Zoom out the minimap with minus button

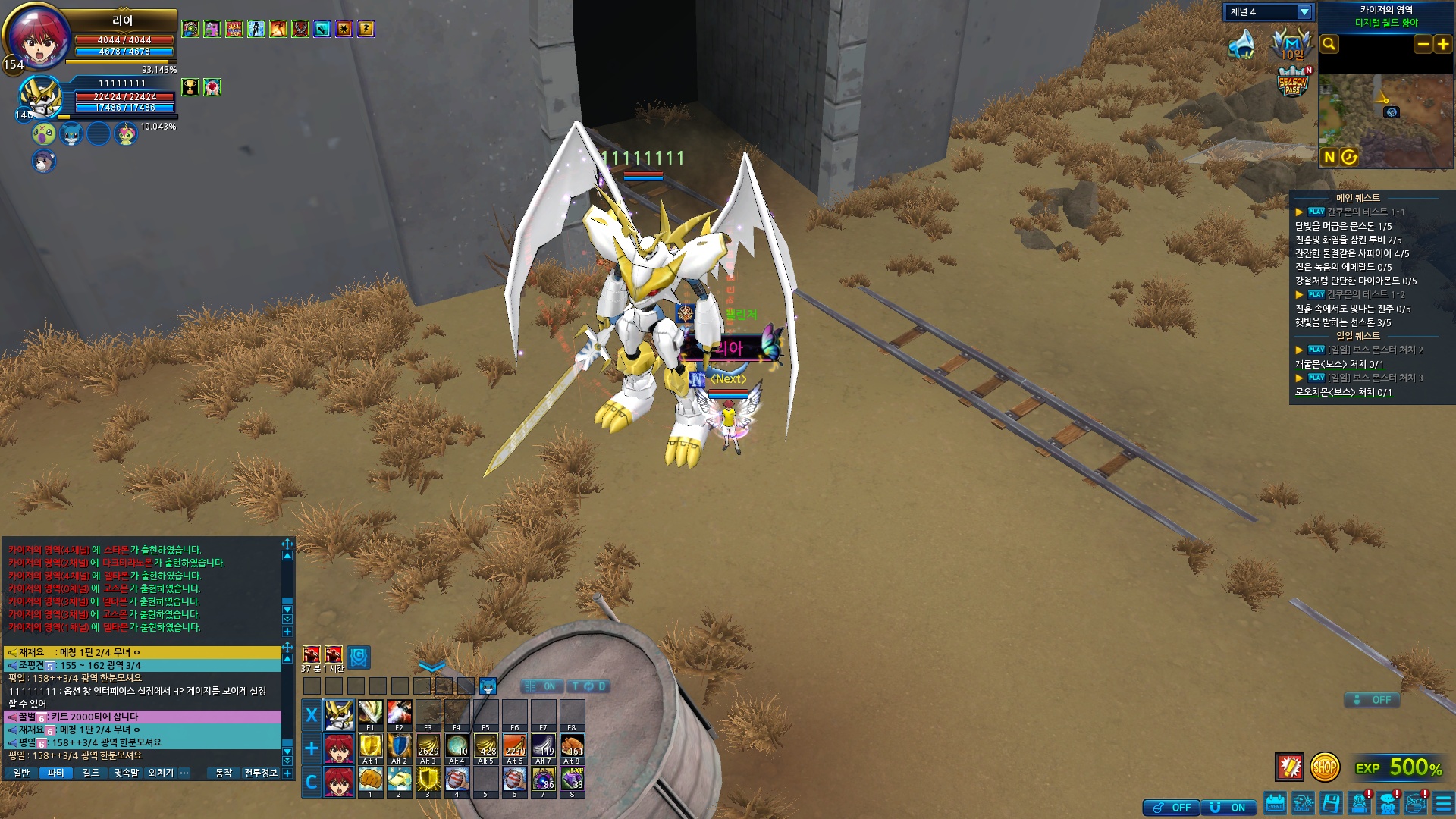(1423, 45)
